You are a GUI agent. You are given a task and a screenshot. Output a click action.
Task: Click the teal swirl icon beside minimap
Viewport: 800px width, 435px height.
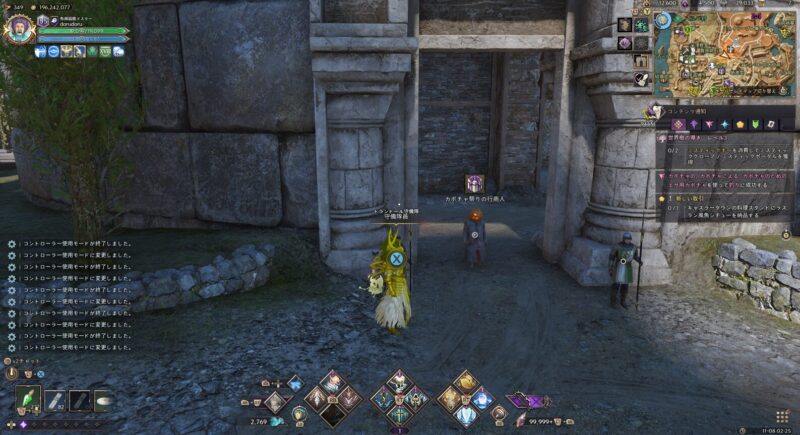tap(642, 24)
